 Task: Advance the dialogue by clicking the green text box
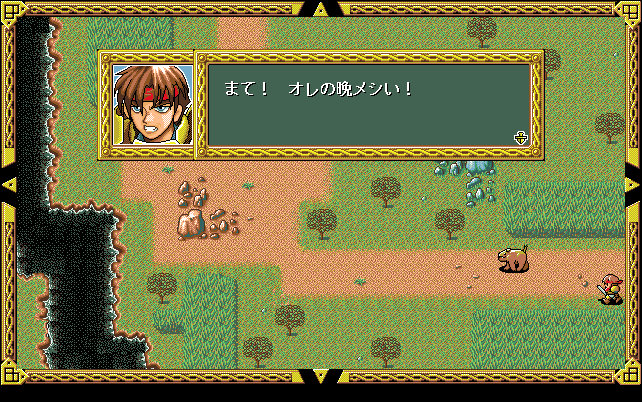pyautogui.click(x=368, y=105)
